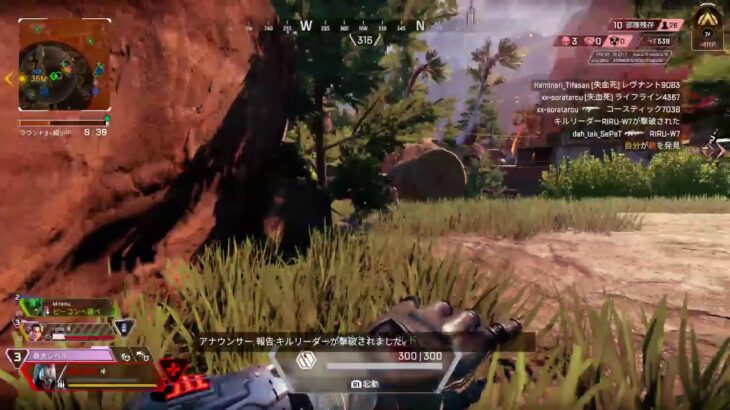Open the minimap
The height and width of the screenshot is (410, 730).
click(x=64, y=64)
